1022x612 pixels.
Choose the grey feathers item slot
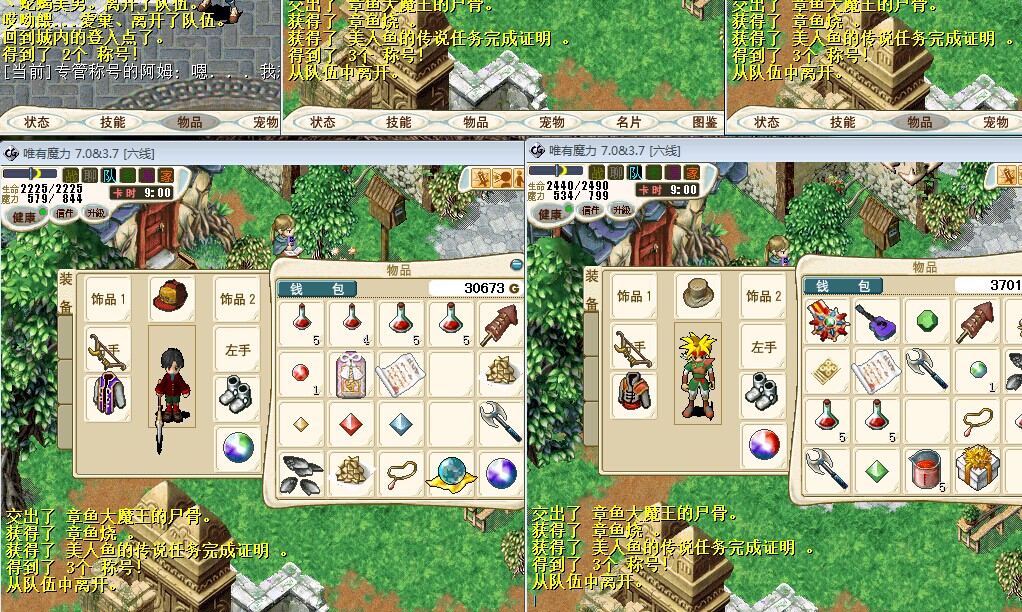301,471
